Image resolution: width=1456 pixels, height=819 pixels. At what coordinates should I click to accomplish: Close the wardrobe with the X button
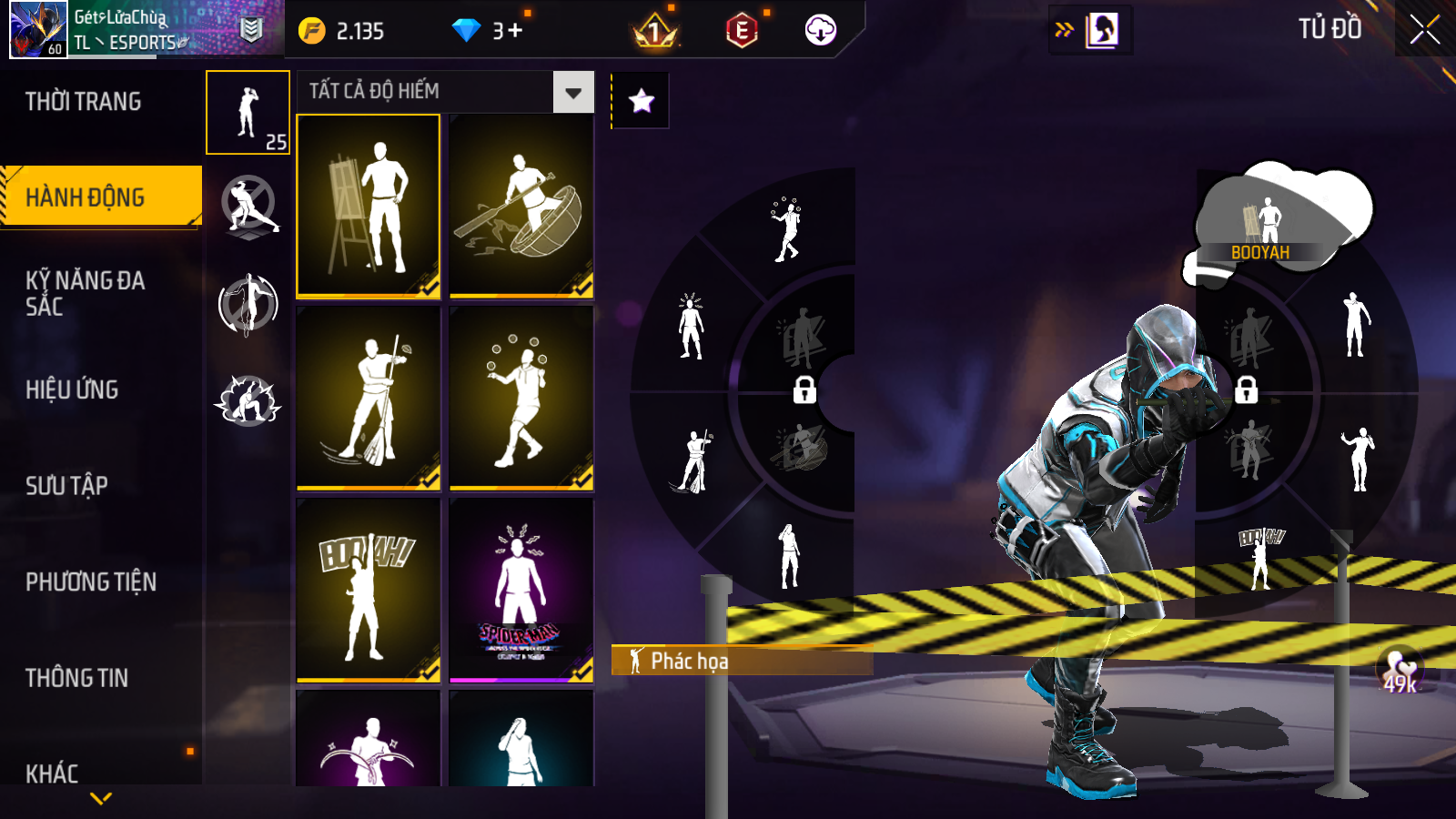(x=1424, y=29)
